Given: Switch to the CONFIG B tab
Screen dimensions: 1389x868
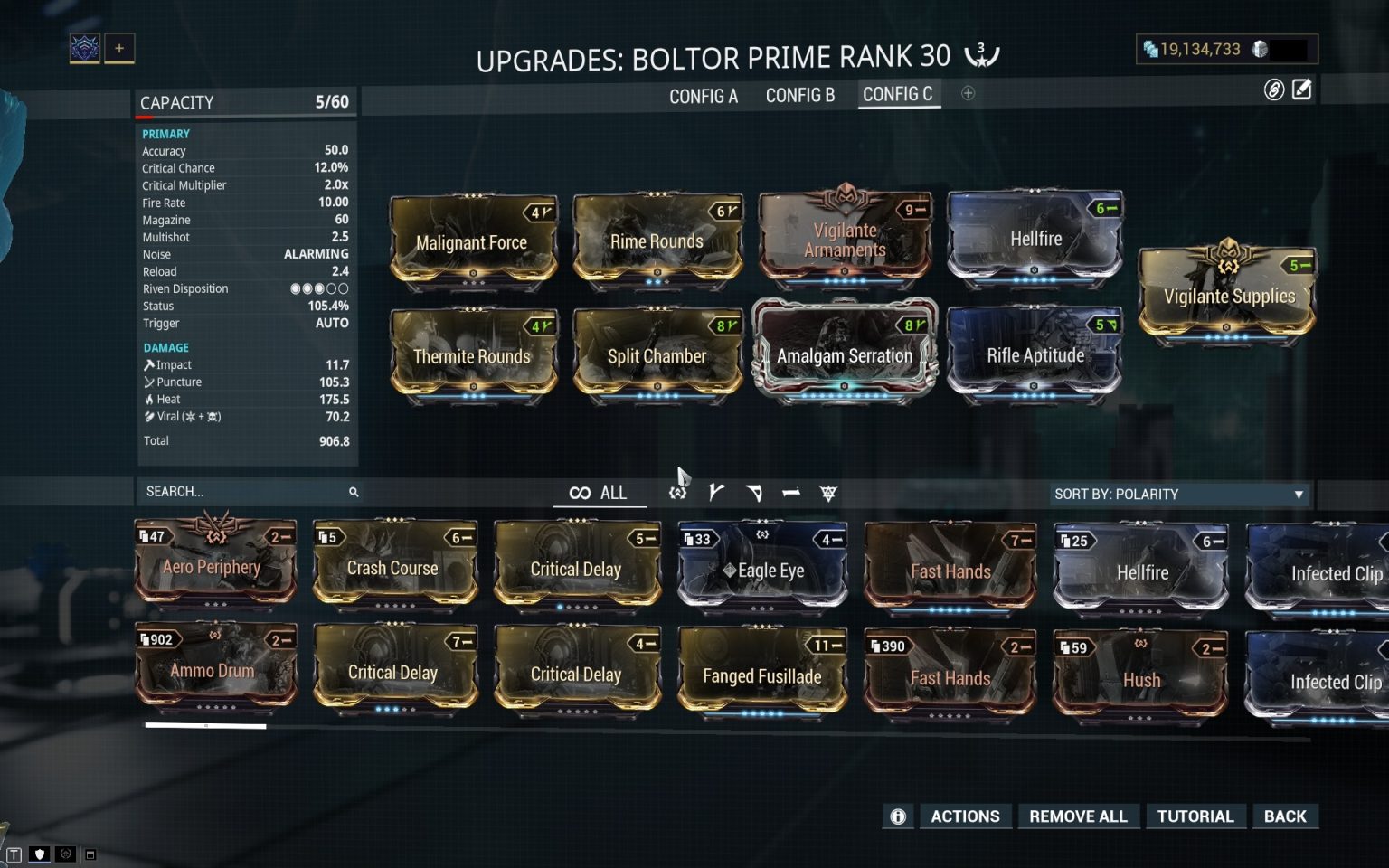Looking at the screenshot, I should [799, 95].
